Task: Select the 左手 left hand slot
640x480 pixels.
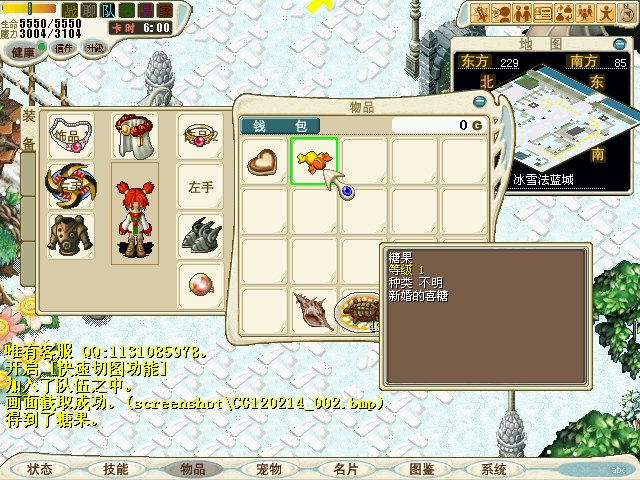Action: (x=201, y=186)
